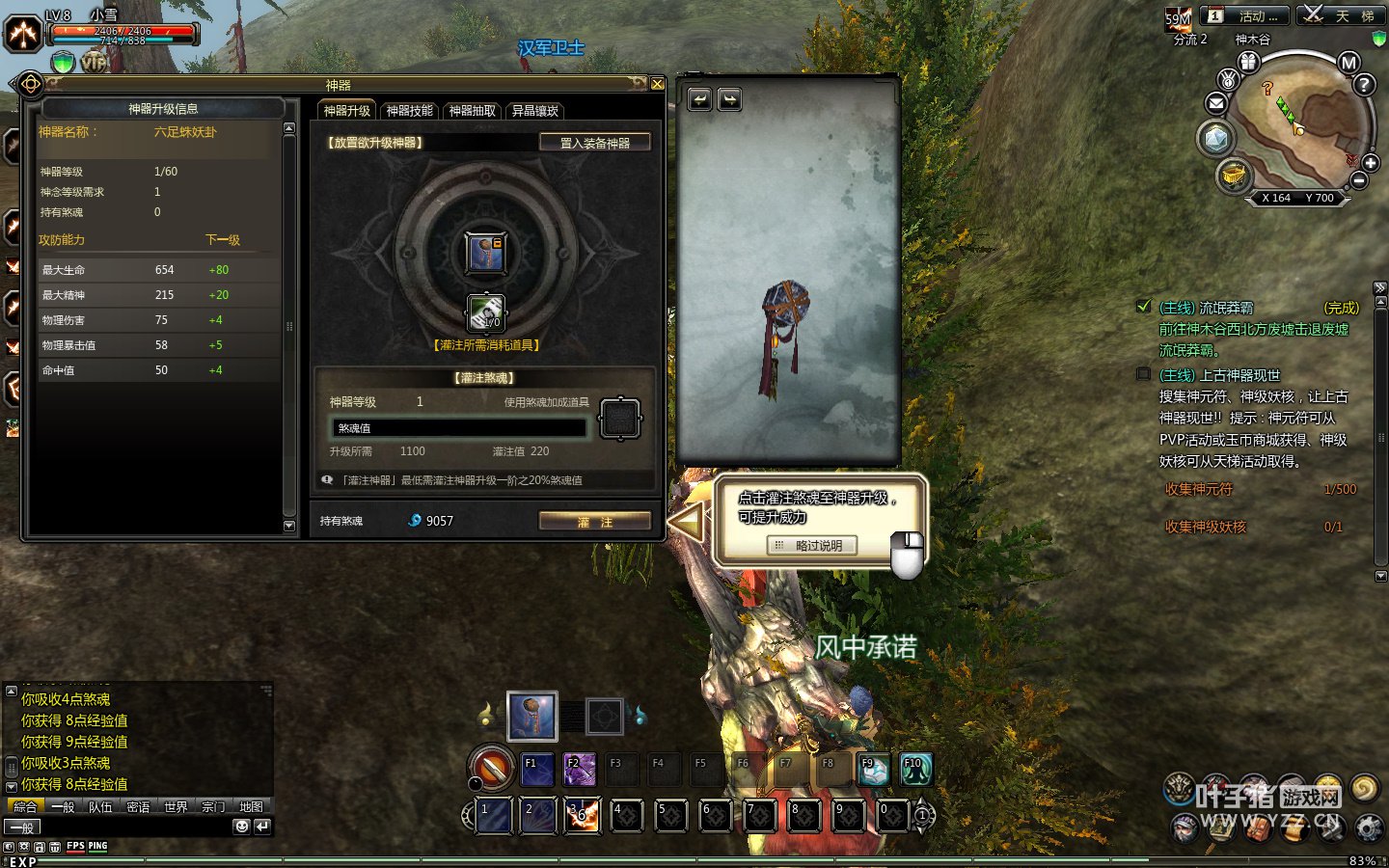Open the 天梯 ladder panel
1389x868 pixels.
pyautogui.click(x=1340, y=16)
